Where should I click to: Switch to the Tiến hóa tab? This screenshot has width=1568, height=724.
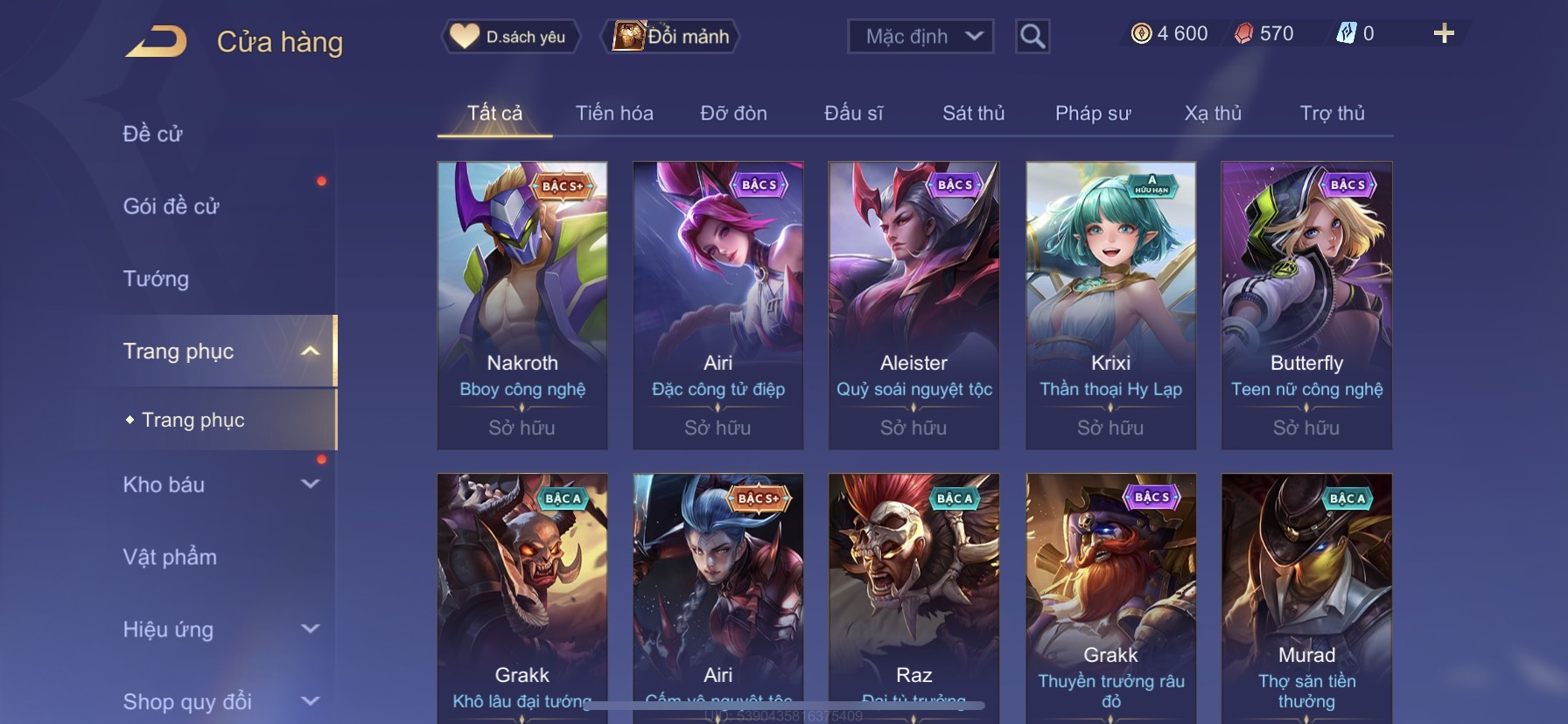(614, 113)
